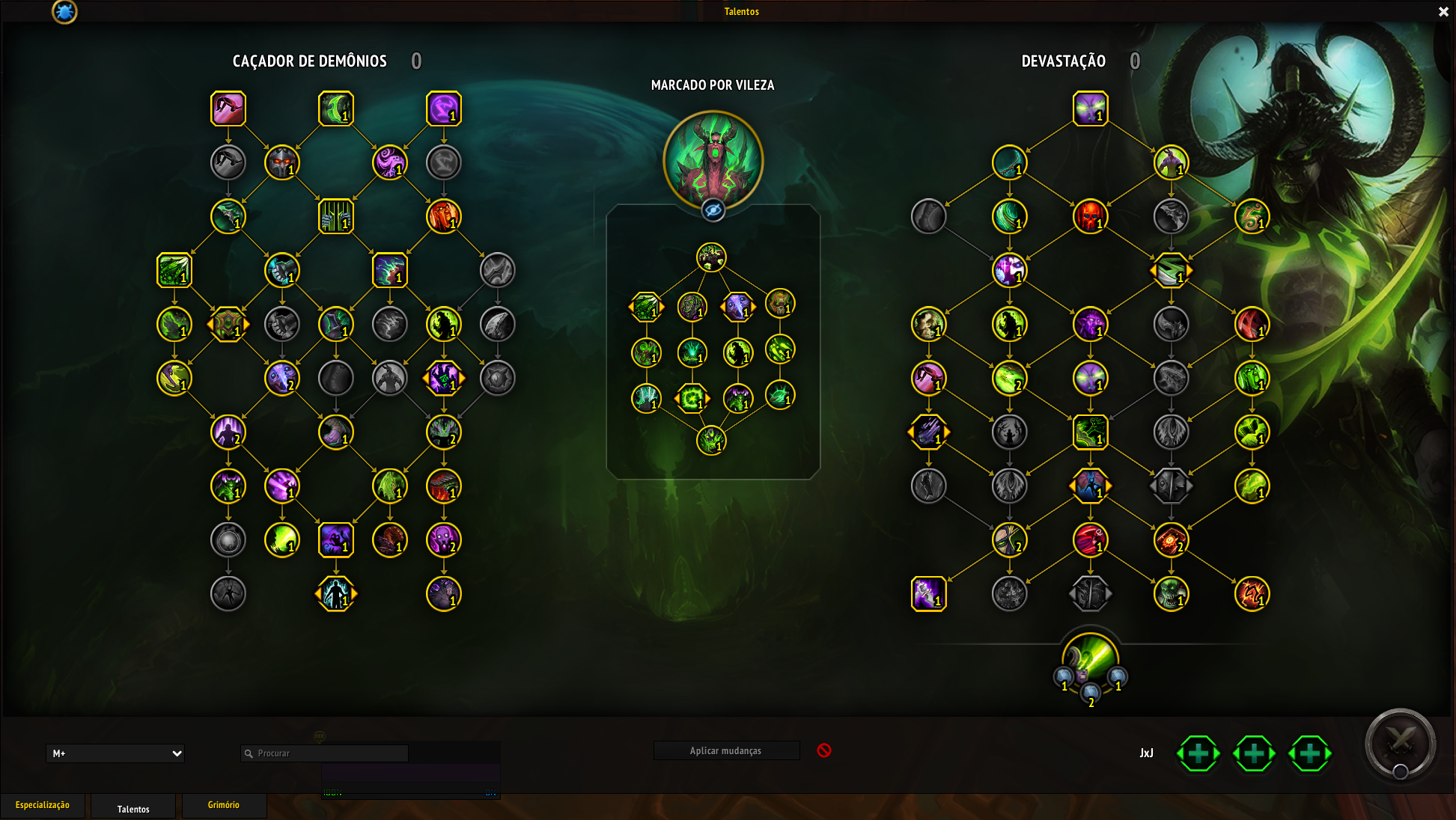Click the red reset icon beside Aplicar mudanças
The height and width of the screenshot is (820, 1456).
tap(824, 750)
